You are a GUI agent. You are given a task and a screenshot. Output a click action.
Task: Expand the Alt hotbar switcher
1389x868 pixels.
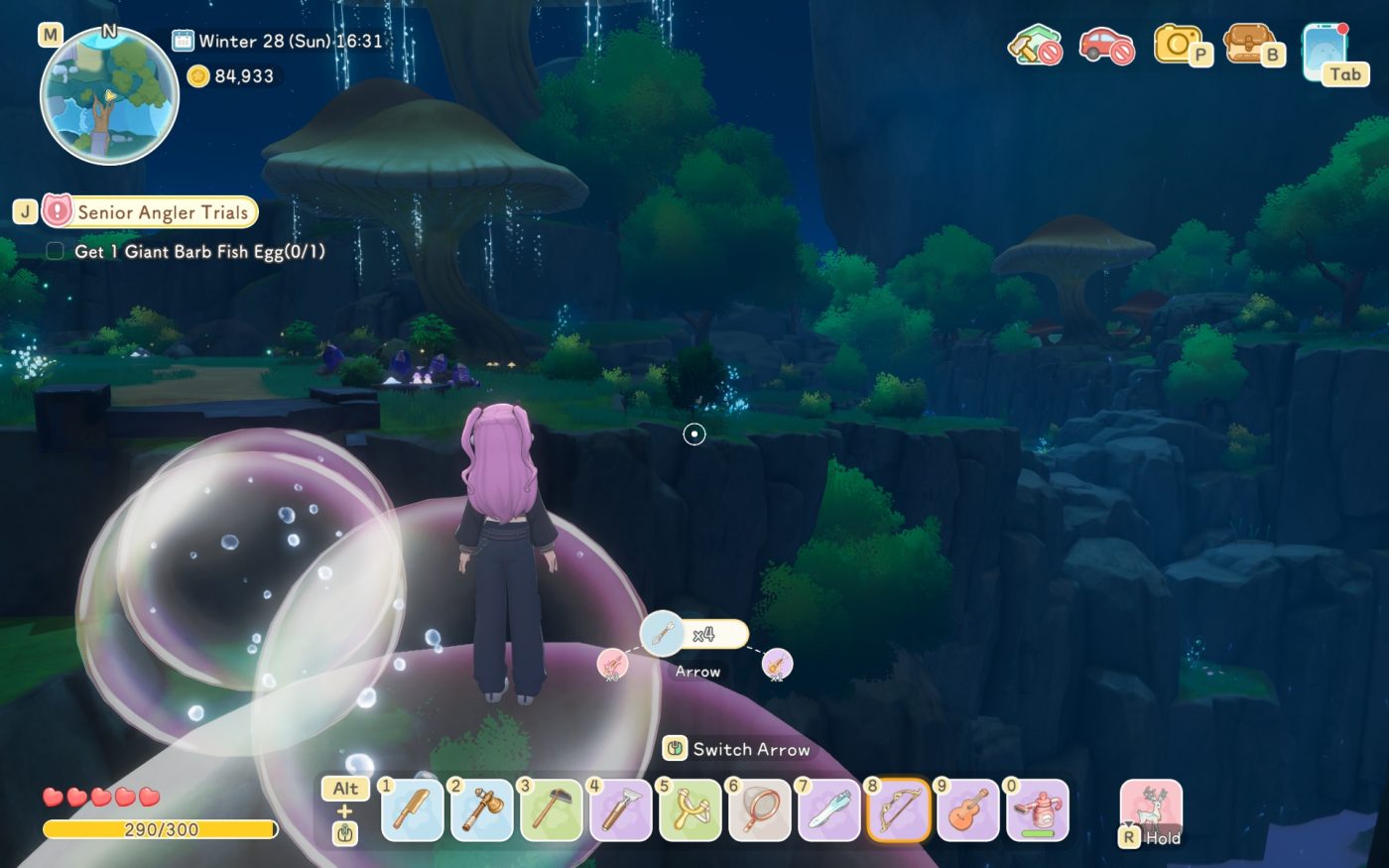(x=344, y=789)
